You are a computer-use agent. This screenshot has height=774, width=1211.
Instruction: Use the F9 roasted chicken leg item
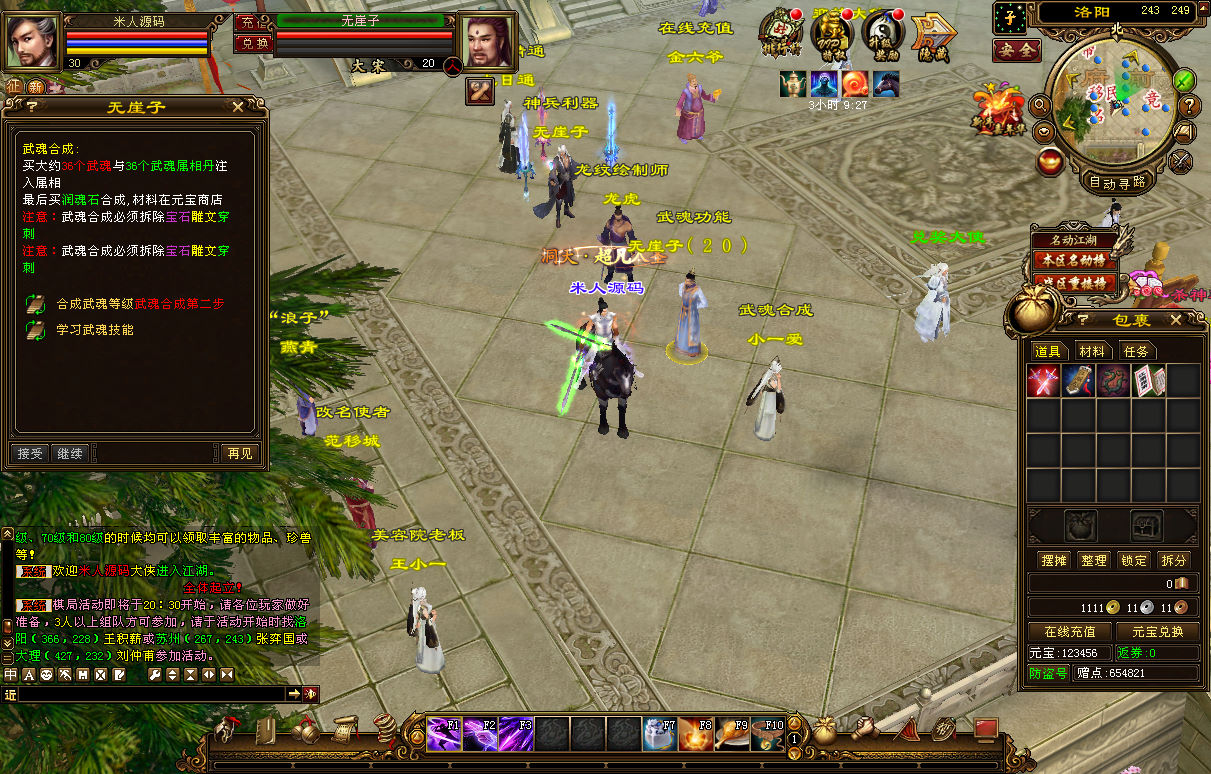731,734
